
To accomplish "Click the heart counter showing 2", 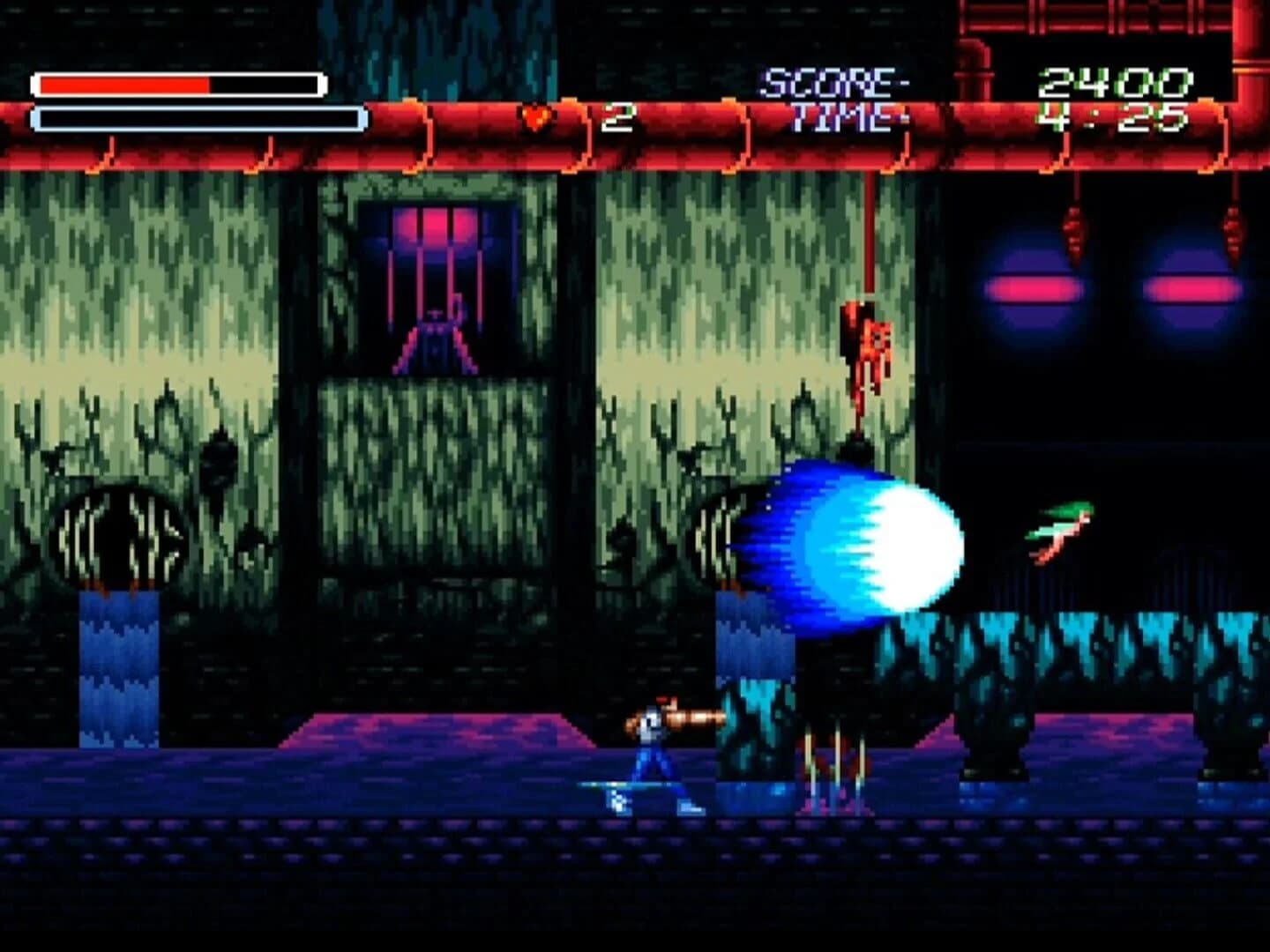I will [x=619, y=117].
